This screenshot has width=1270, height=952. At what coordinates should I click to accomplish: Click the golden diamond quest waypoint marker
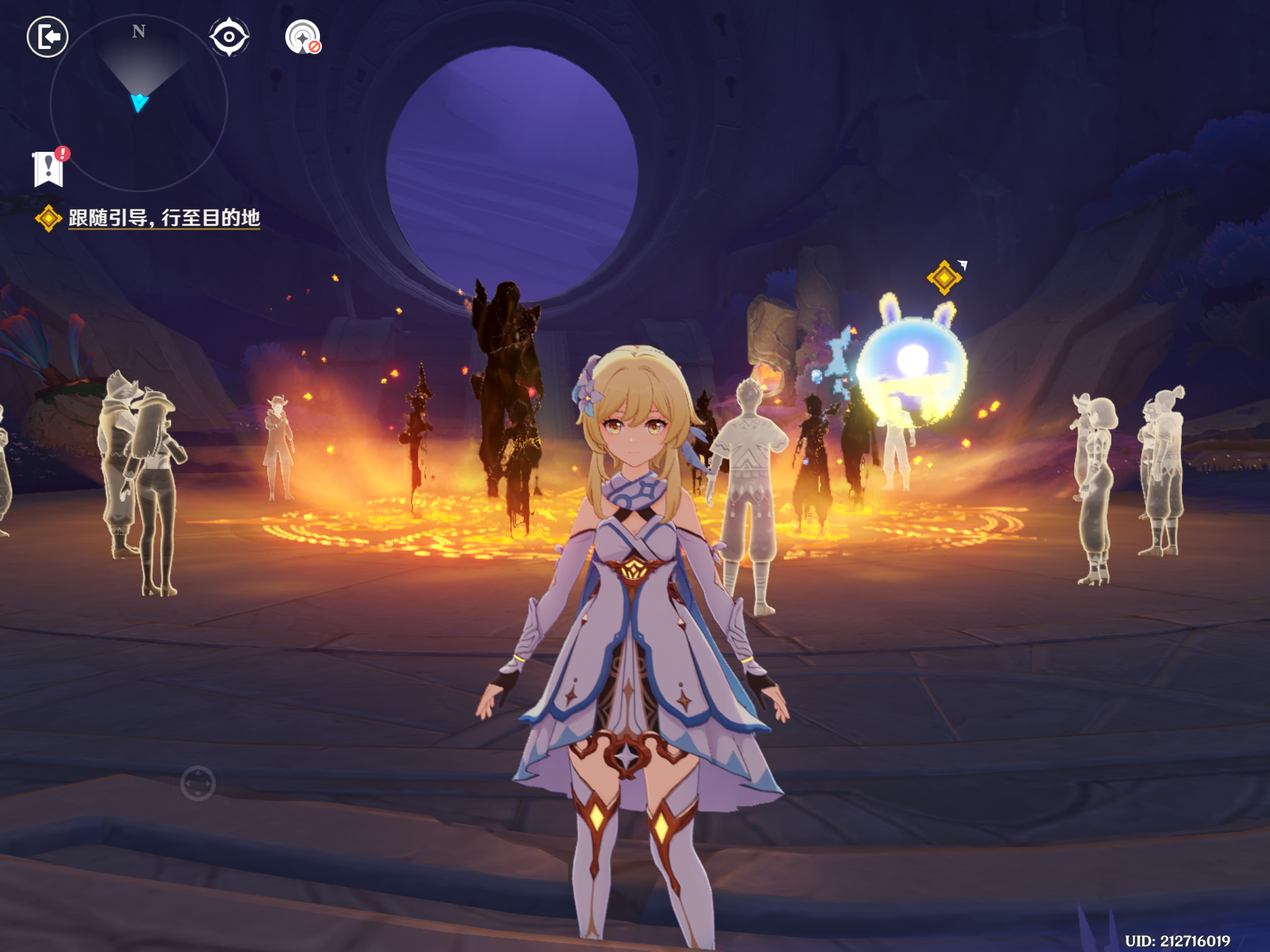(x=944, y=277)
